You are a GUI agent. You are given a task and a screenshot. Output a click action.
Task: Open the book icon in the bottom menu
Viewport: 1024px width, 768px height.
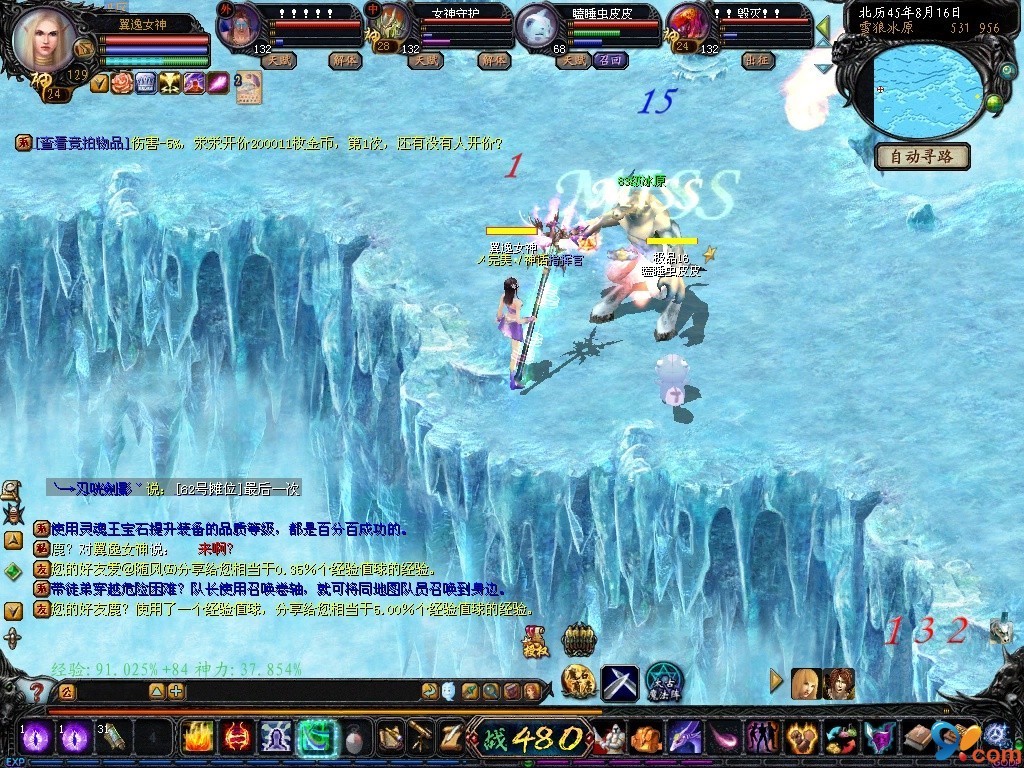[x=917, y=739]
